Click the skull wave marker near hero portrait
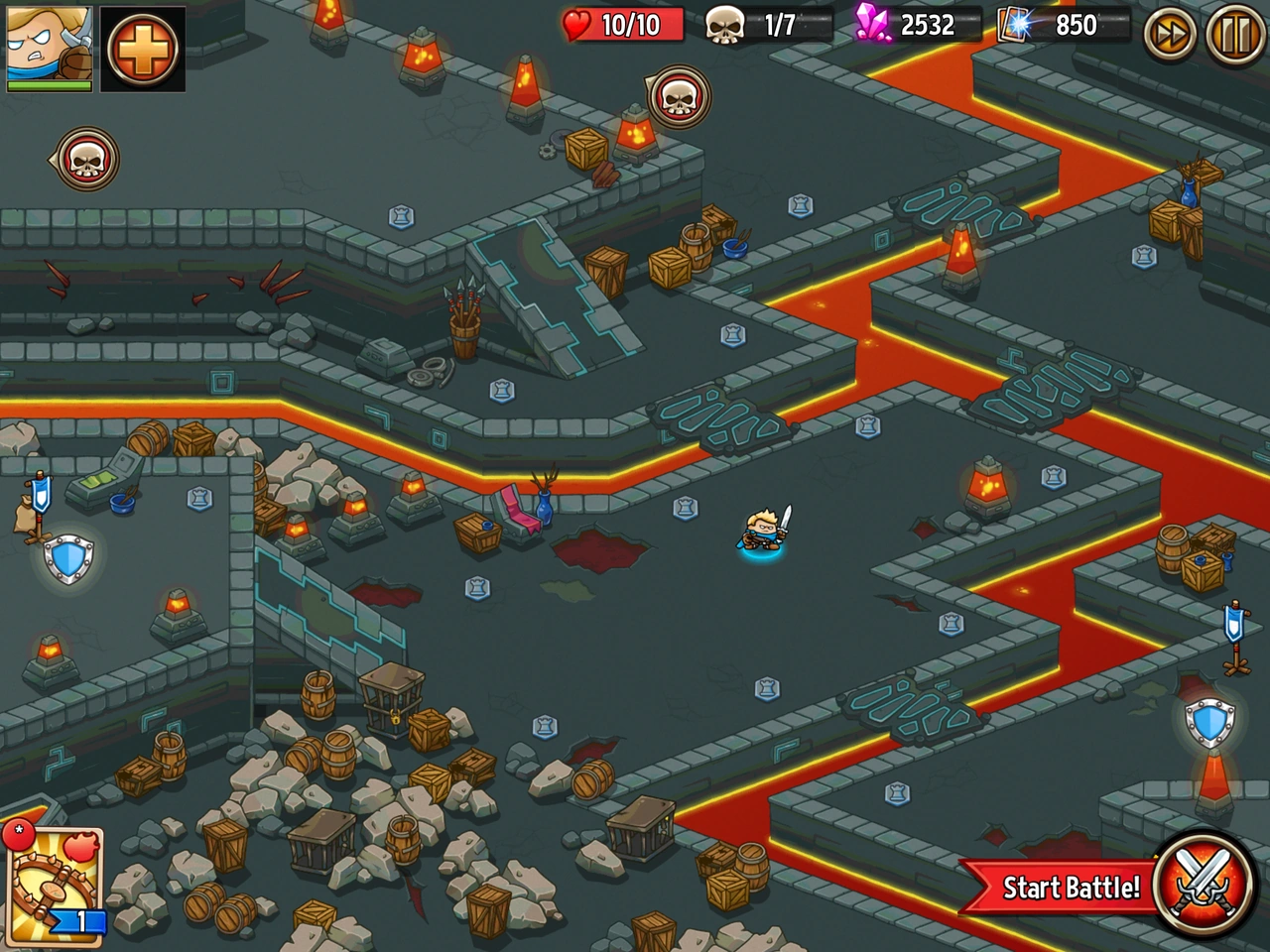Image resolution: width=1270 pixels, height=952 pixels. pyautogui.click(x=87, y=159)
